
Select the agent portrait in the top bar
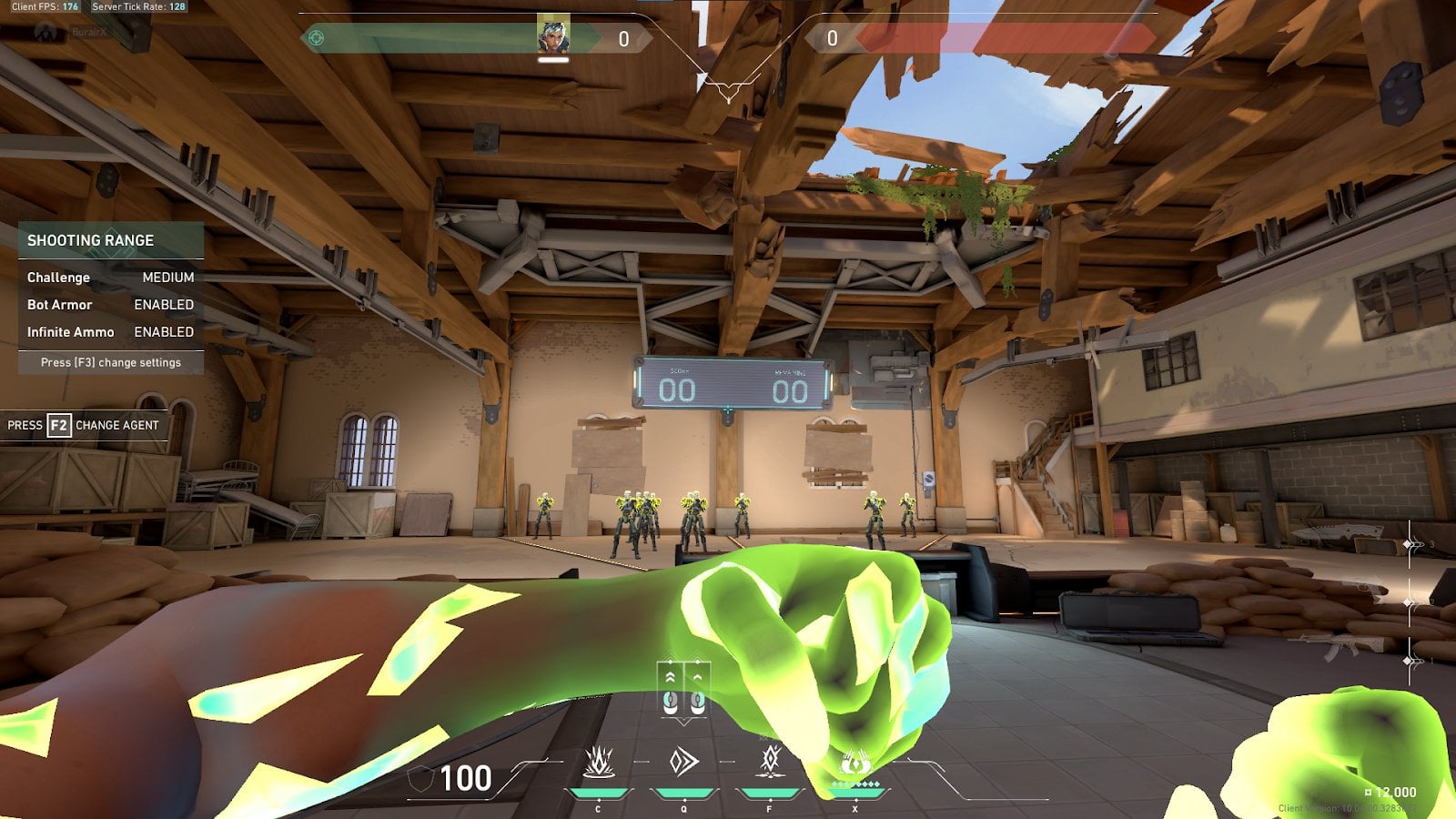pyautogui.click(x=553, y=35)
